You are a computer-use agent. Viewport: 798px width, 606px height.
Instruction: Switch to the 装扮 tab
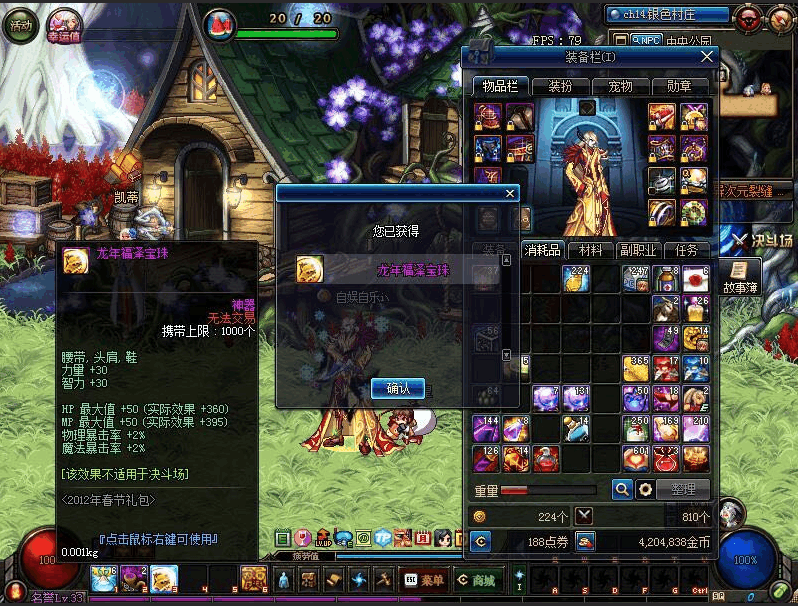pyautogui.click(x=560, y=87)
